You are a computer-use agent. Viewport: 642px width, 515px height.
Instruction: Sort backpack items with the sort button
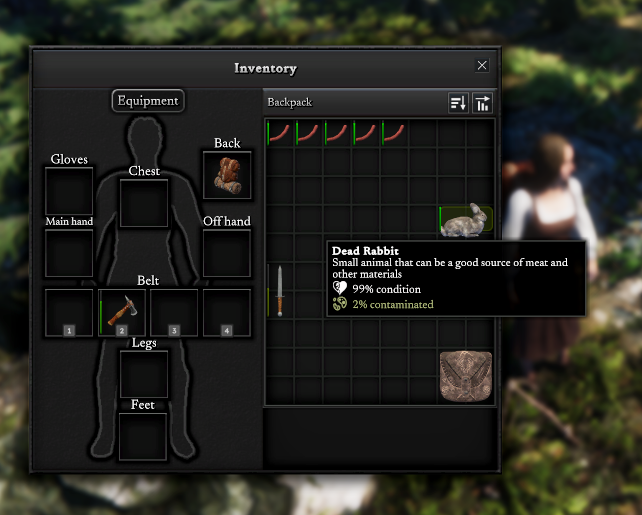pyautogui.click(x=458, y=103)
